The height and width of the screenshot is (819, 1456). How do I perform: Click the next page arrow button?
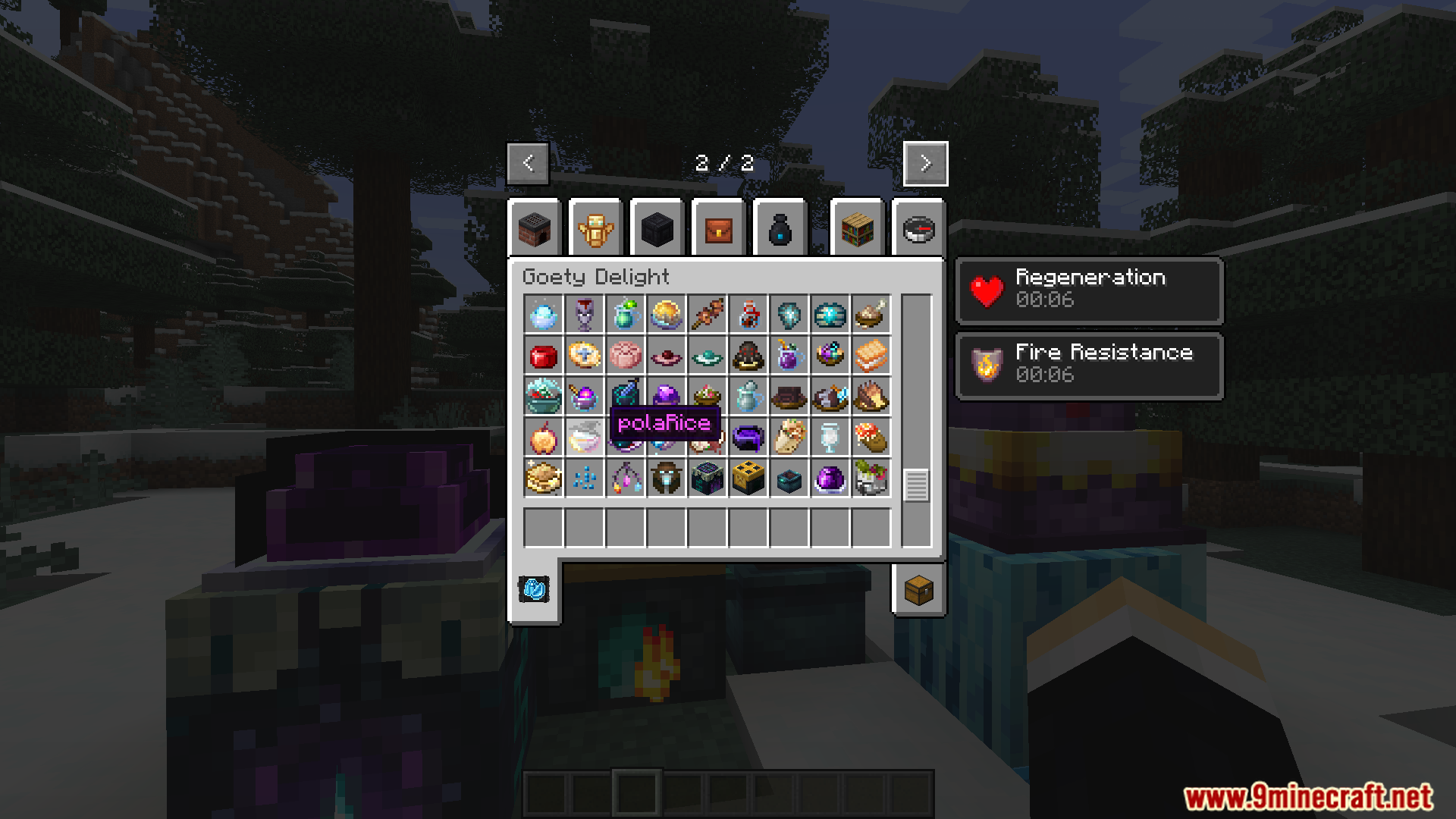click(925, 163)
